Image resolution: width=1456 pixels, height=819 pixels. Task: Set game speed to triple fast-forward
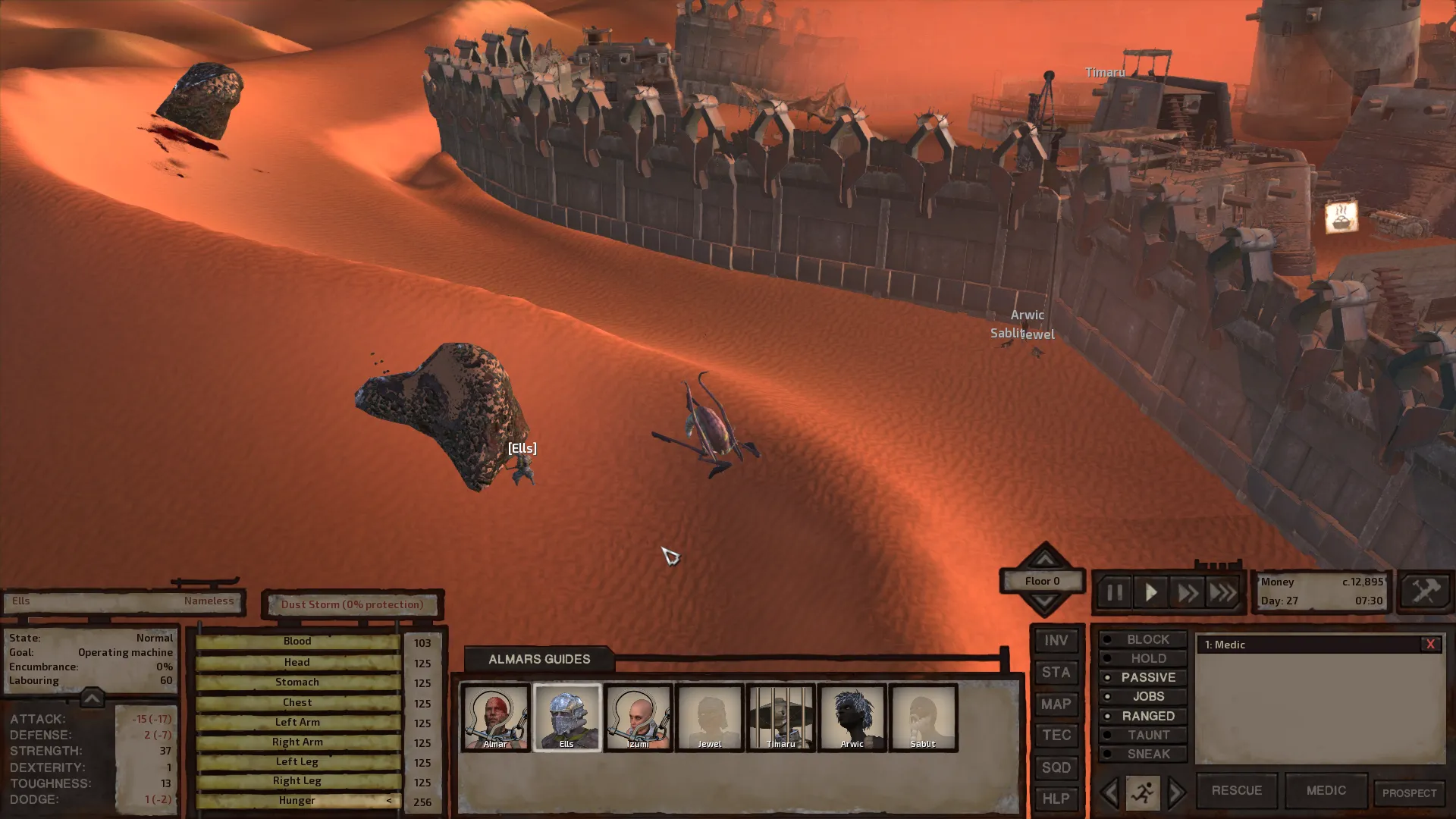1222,592
